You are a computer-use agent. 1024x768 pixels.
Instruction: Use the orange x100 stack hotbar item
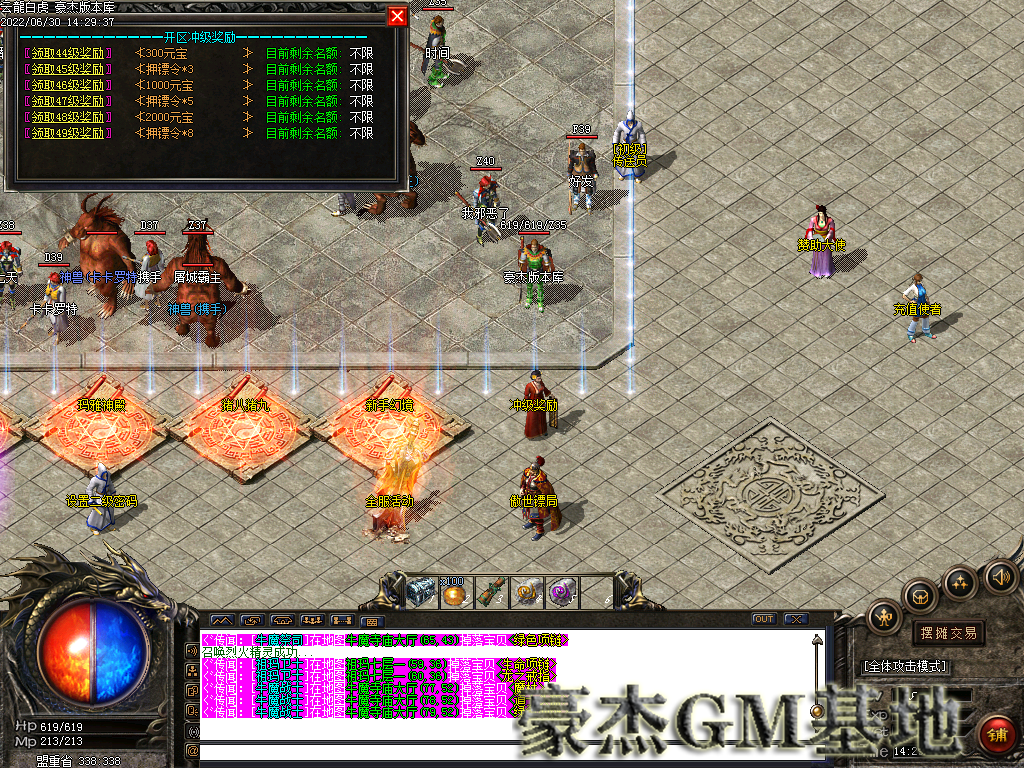pos(455,592)
